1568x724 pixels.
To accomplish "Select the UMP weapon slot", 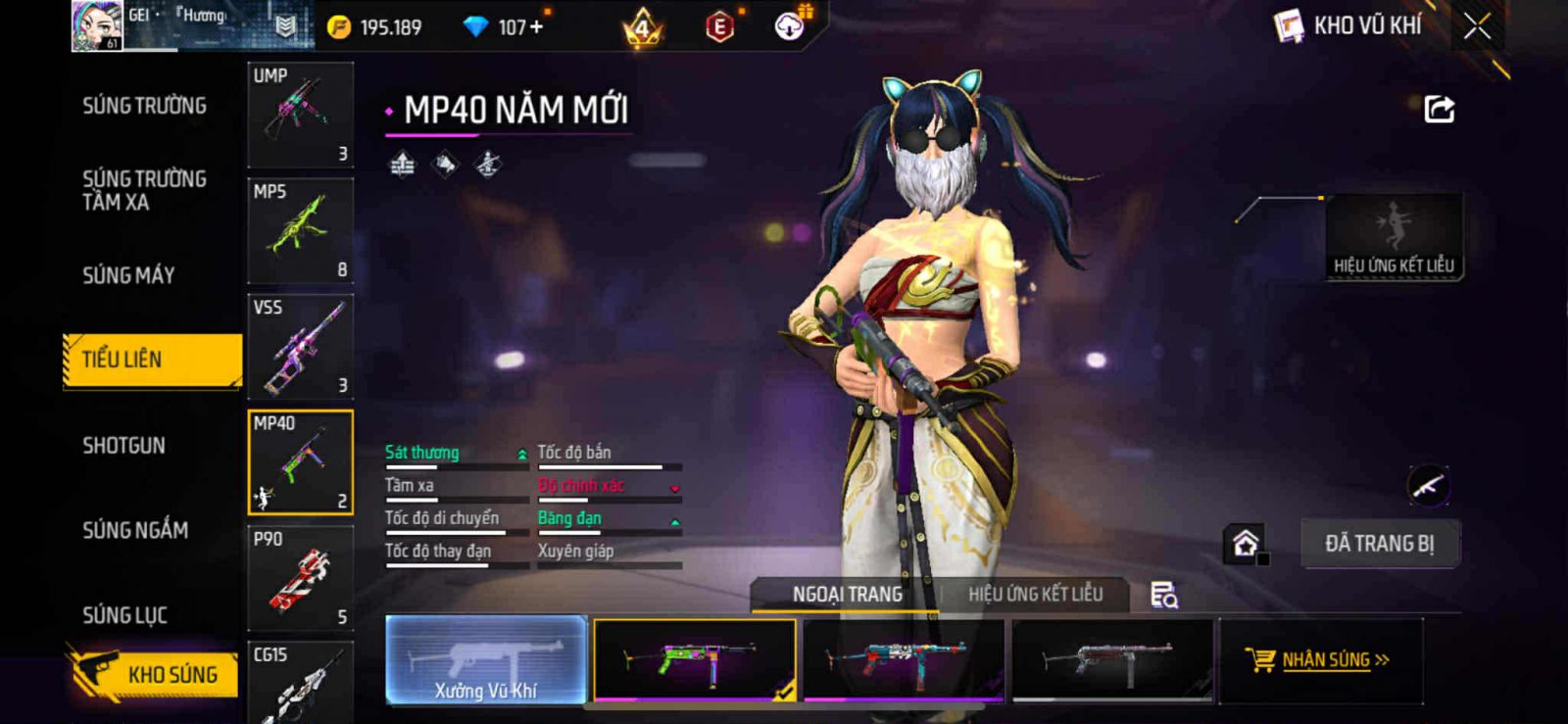I will (300, 115).
